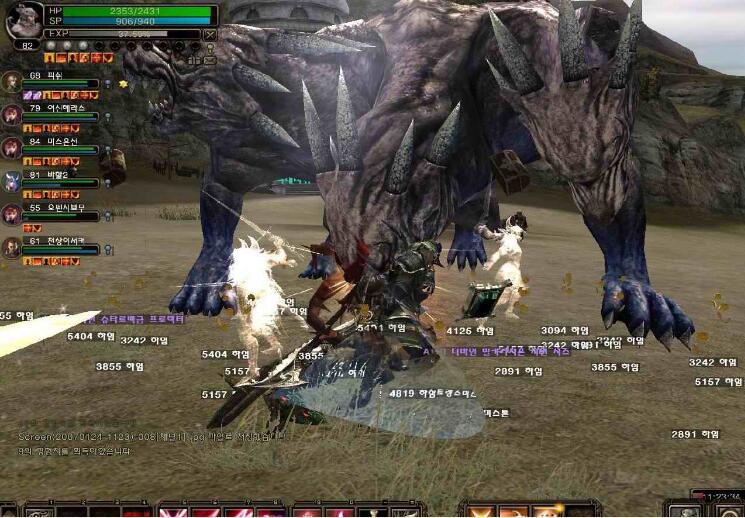Screen dimensions: 745x518
Task: Target the level 84 party member
Action: [x=12, y=147]
